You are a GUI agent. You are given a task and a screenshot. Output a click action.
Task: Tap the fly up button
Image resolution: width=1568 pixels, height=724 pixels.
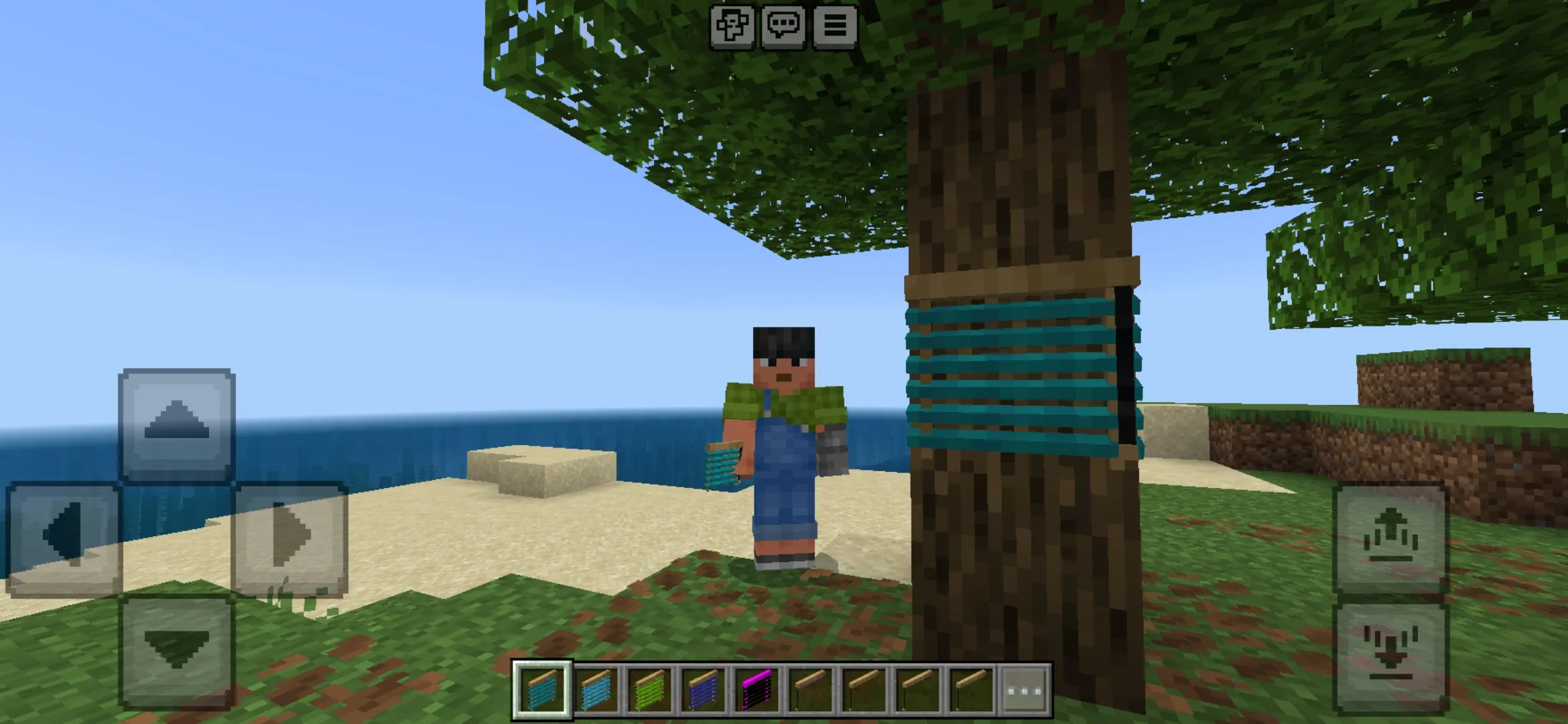click(x=1390, y=537)
